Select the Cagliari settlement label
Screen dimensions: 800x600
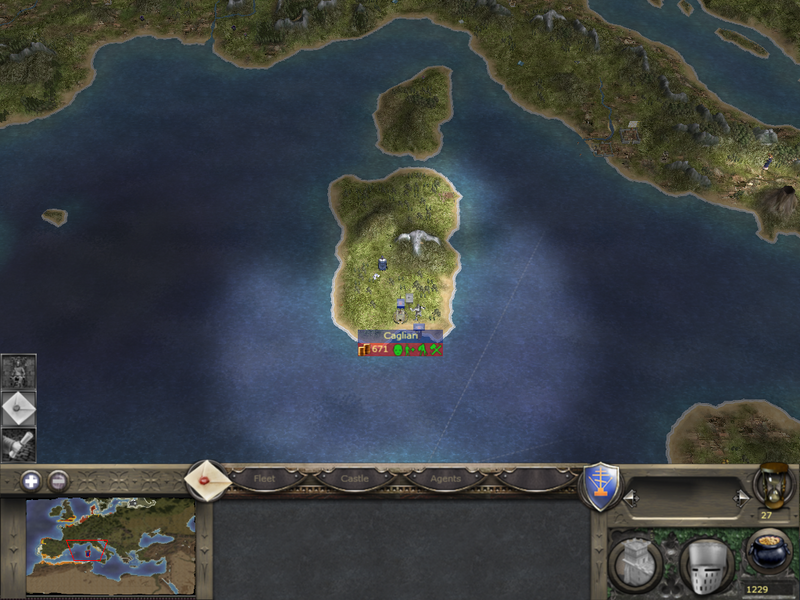400,336
